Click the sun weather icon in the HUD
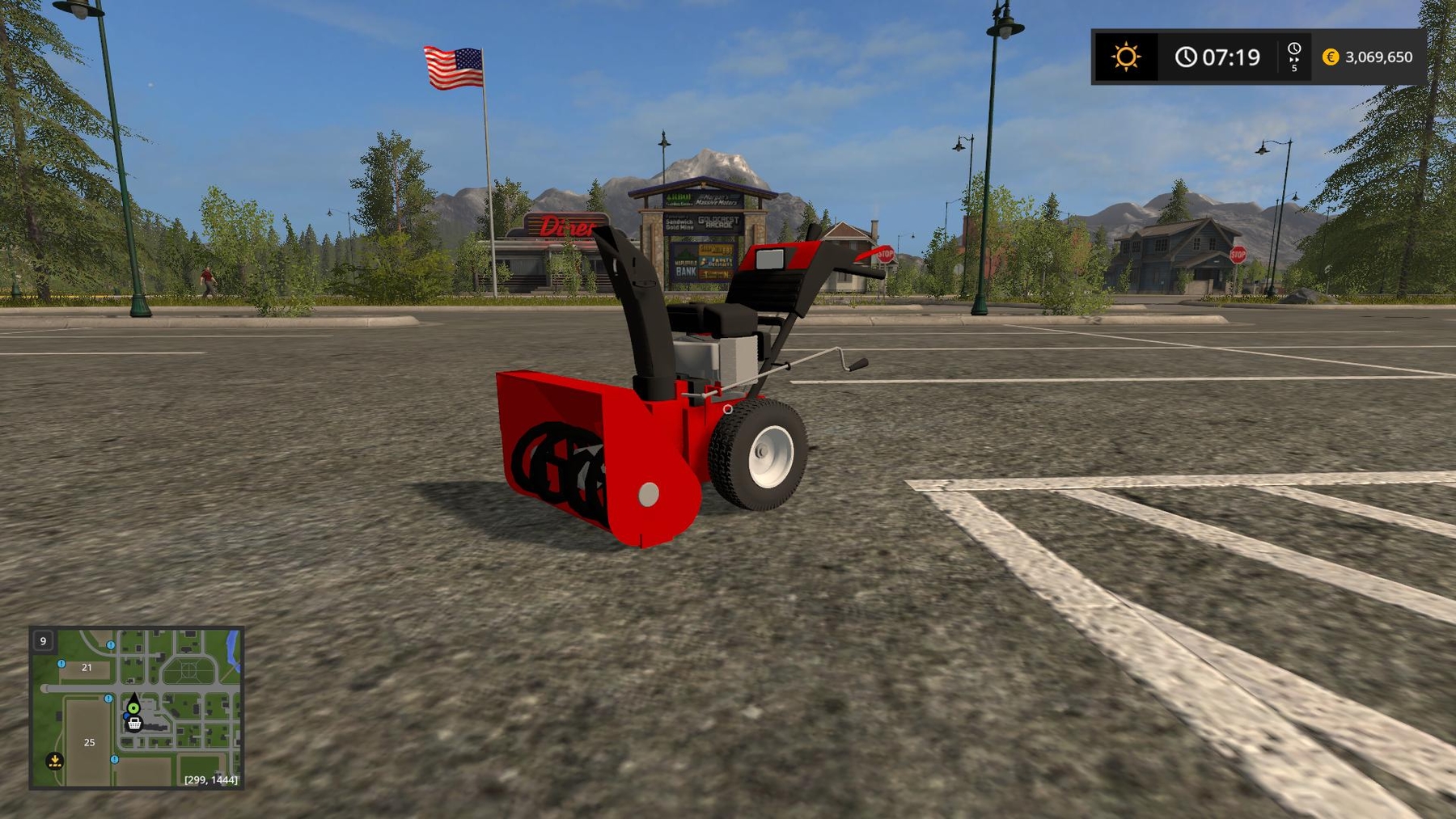Screen dimensions: 1456x819 coord(1127,56)
